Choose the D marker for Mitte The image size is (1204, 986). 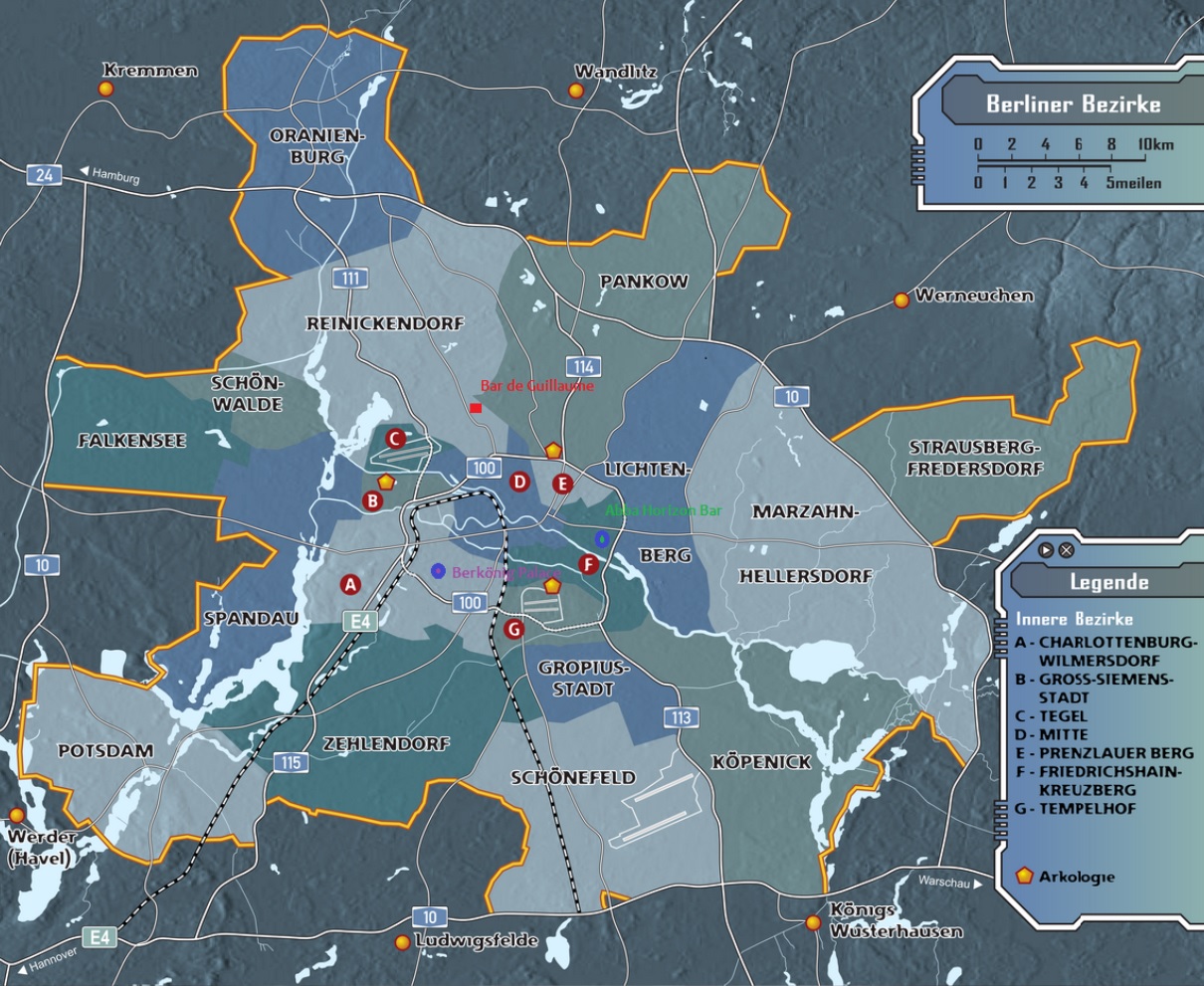pyautogui.click(x=518, y=483)
